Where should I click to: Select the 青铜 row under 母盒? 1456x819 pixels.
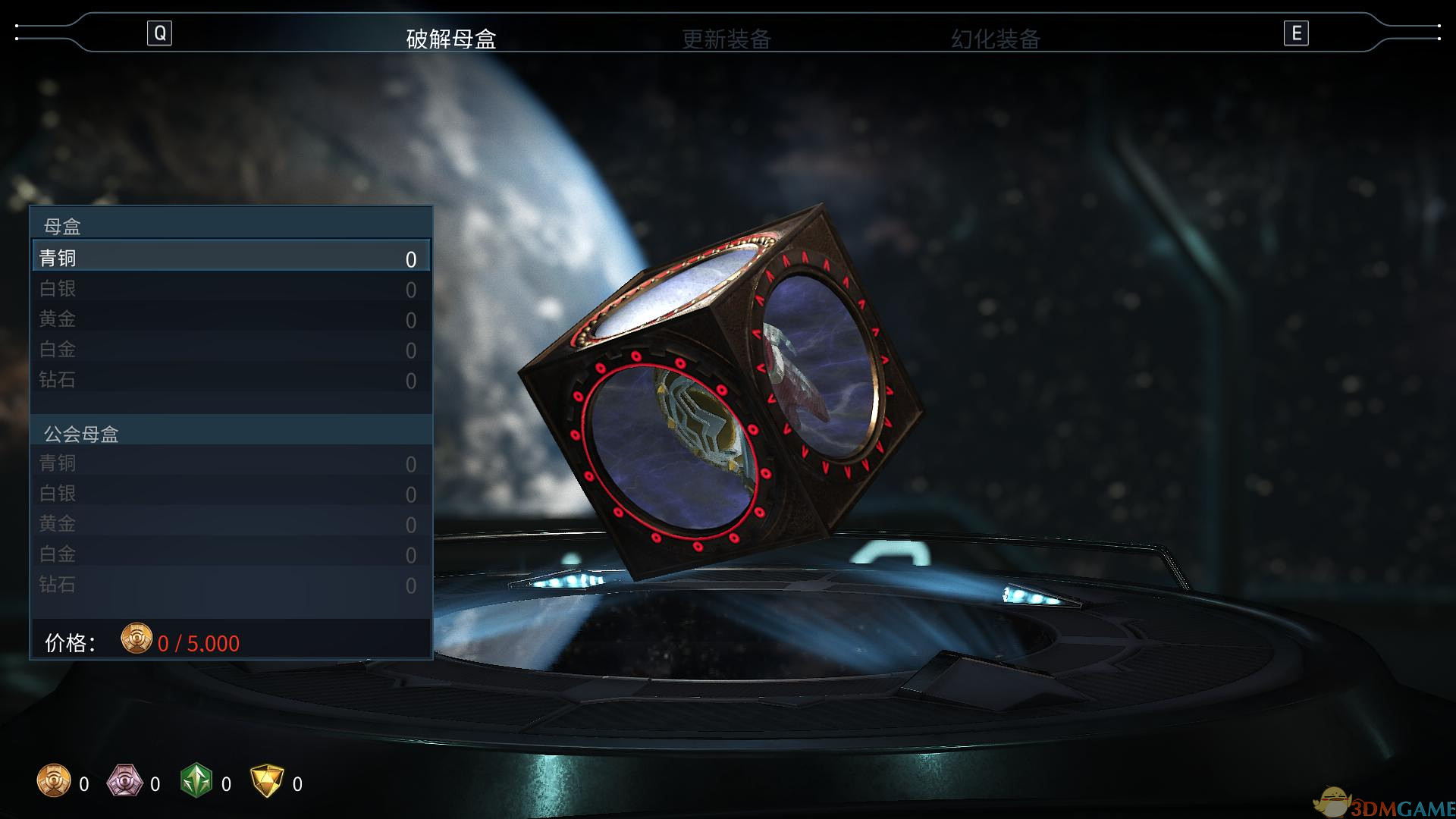(231, 258)
